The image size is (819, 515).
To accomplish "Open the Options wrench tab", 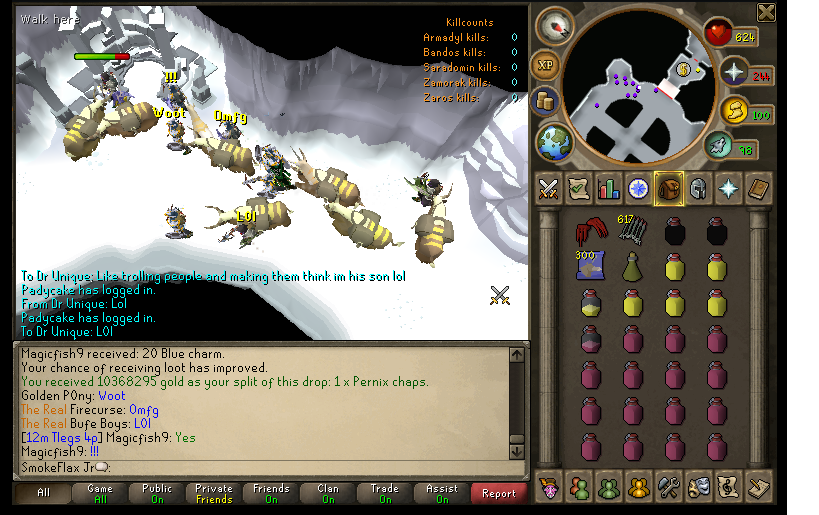I will pos(669,487).
